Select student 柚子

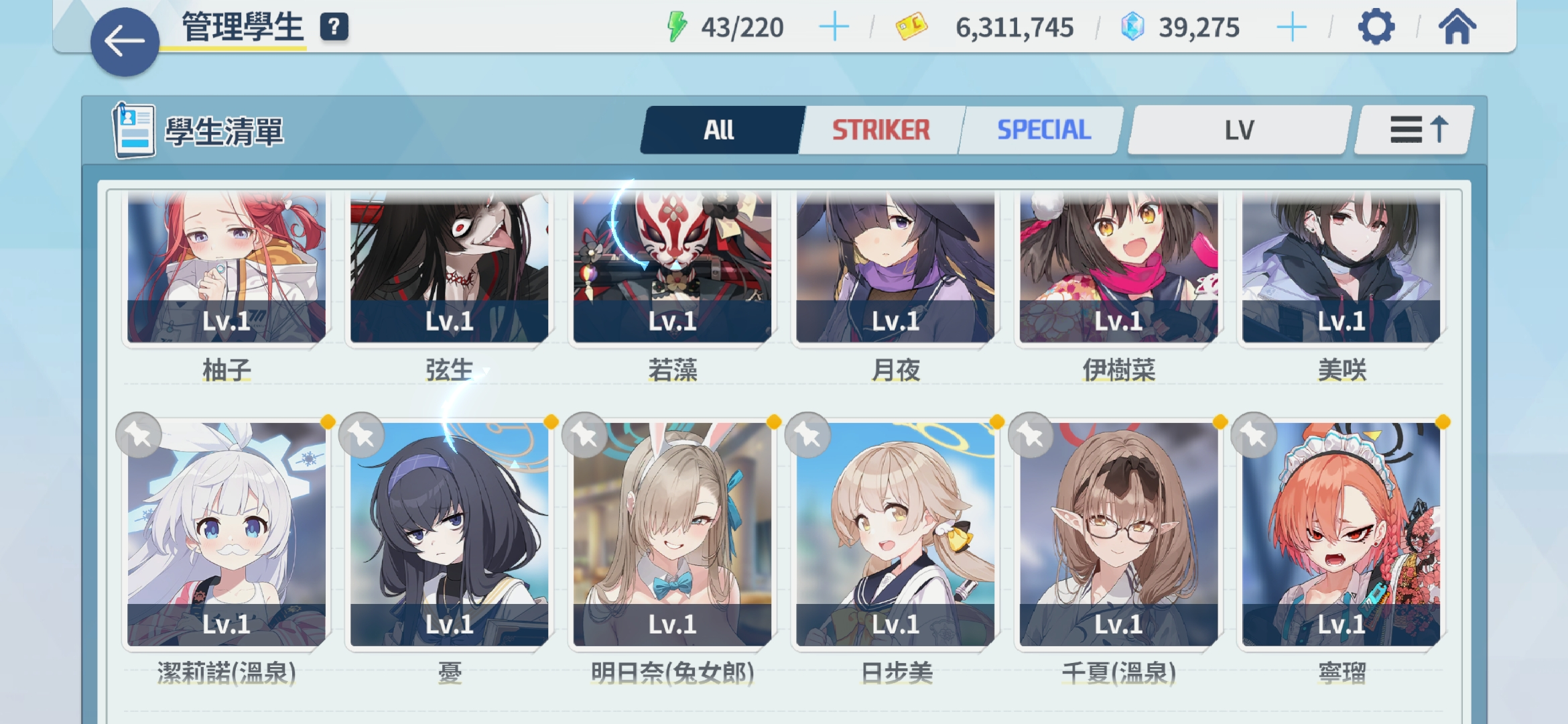click(x=226, y=268)
